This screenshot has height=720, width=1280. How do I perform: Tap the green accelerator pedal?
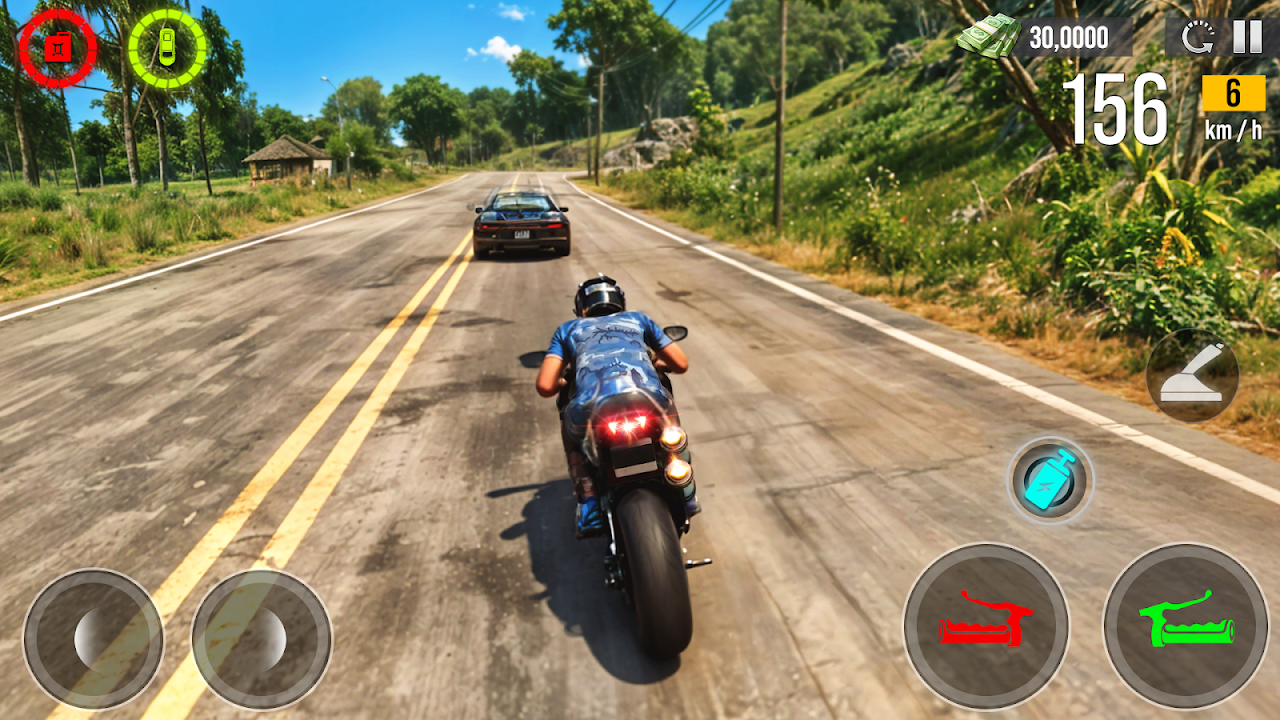coord(1186,627)
